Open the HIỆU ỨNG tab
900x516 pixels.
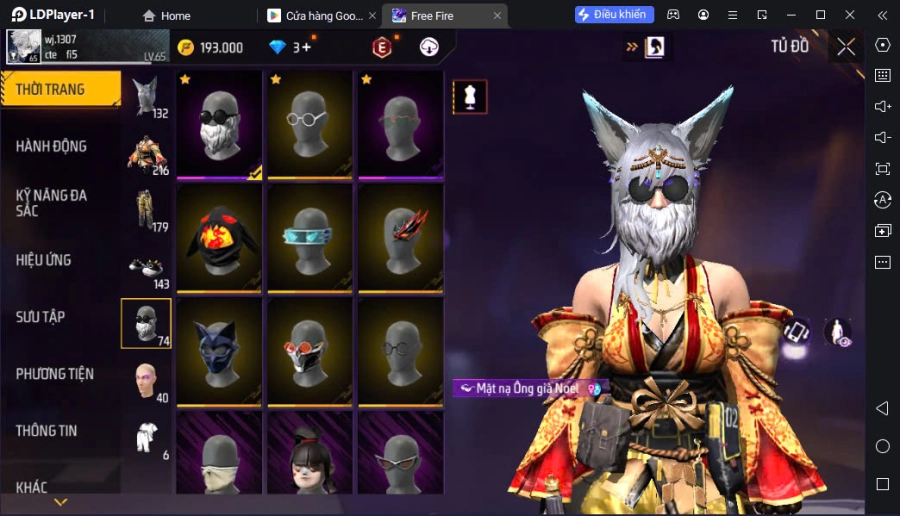[60, 260]
